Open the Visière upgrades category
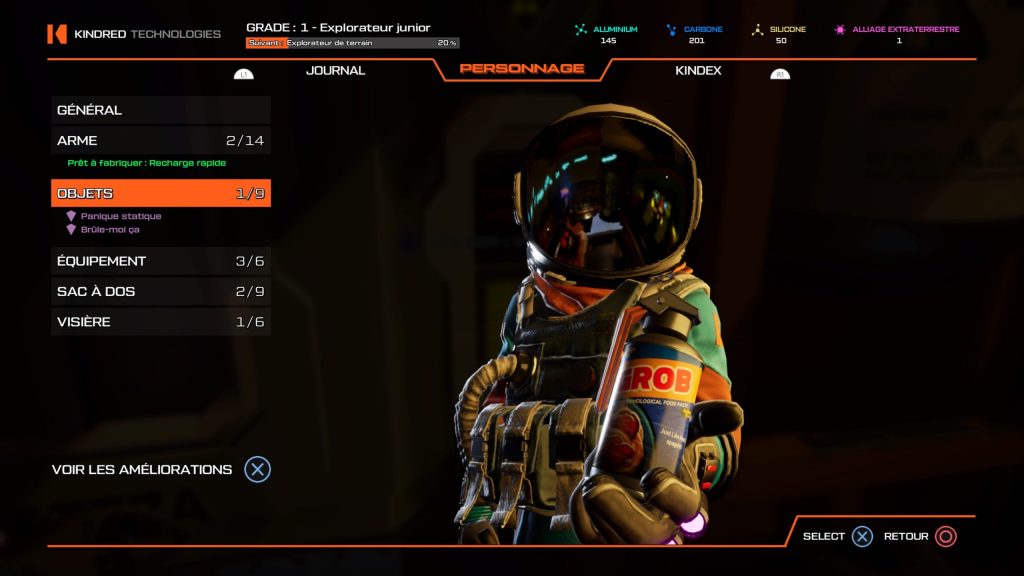 [160, 322]
